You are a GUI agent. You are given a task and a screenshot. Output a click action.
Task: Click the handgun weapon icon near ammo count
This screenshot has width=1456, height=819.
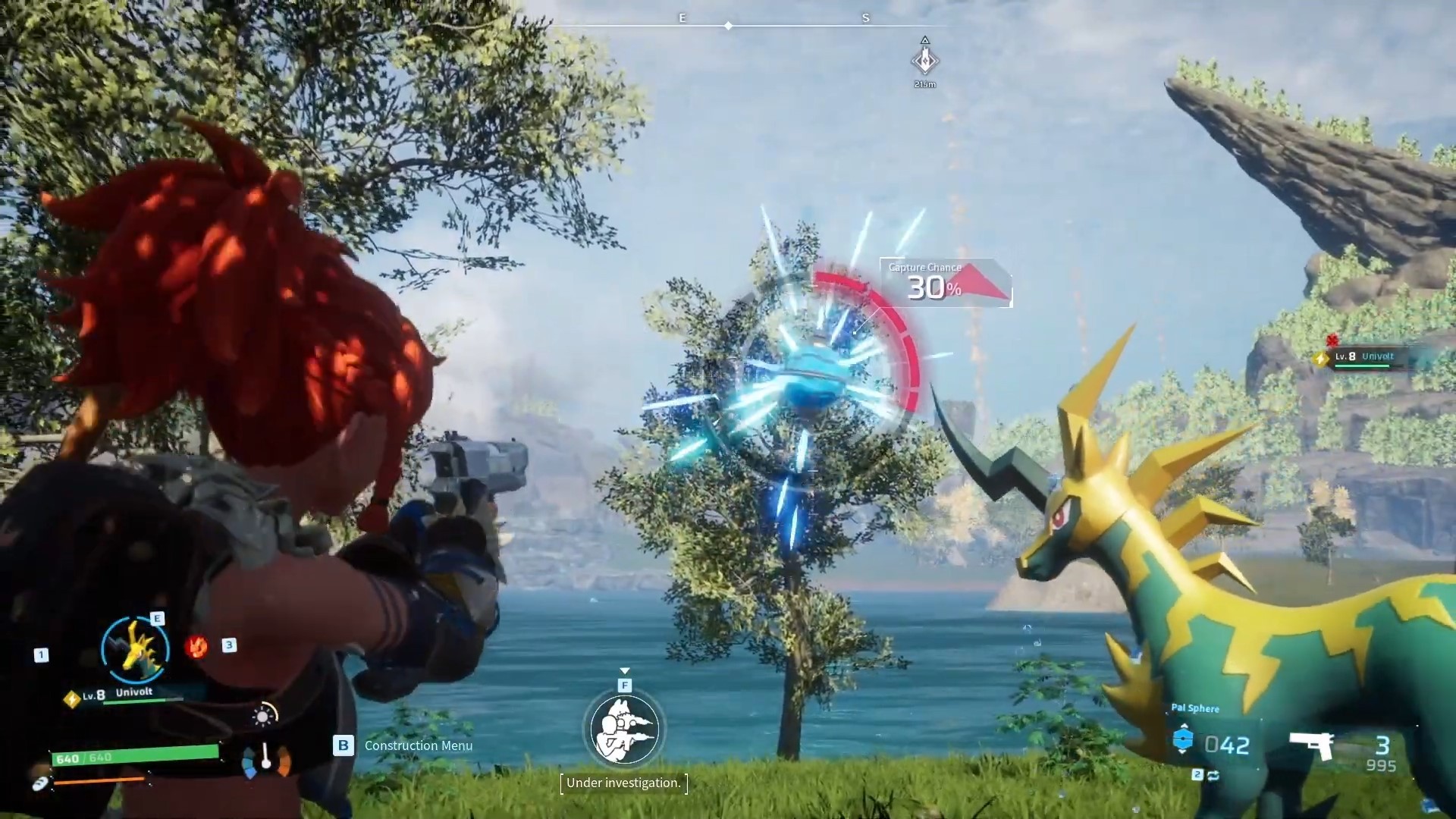pos(1312,745)
